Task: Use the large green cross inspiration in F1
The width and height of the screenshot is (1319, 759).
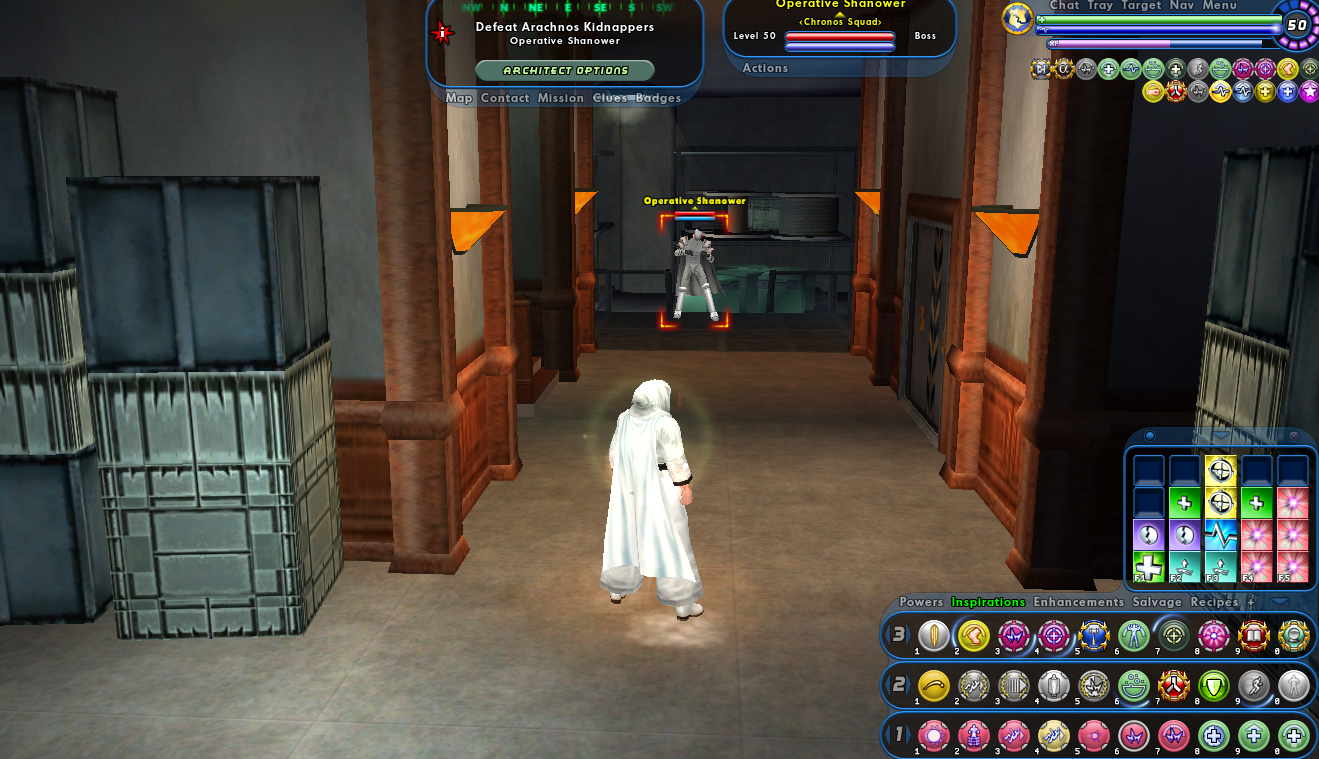Action: pyautogui.click(x=1149, y=567)
